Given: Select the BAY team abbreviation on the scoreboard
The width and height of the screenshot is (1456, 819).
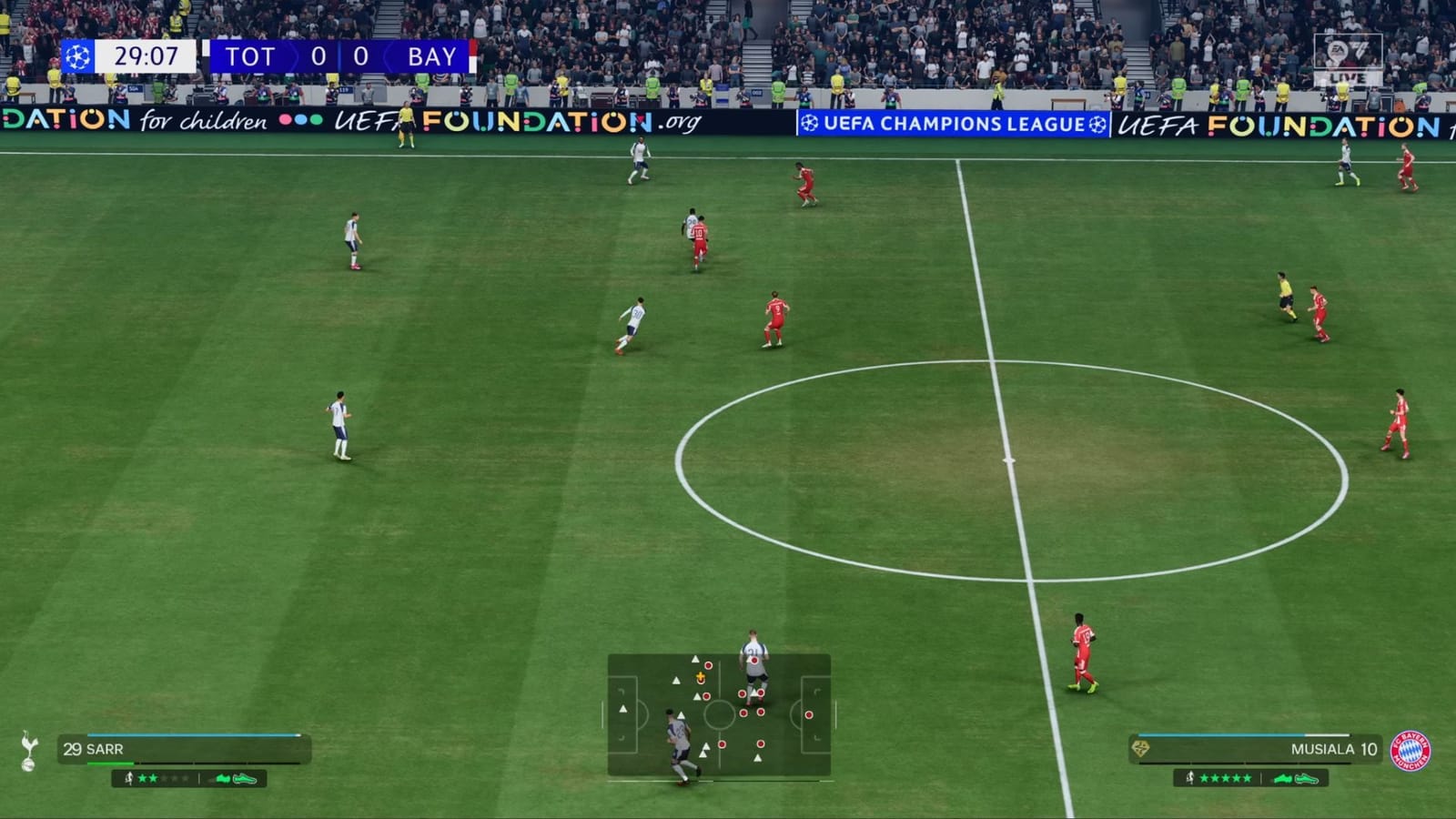Looking at the screenshot, I should [x=432, y=56].
